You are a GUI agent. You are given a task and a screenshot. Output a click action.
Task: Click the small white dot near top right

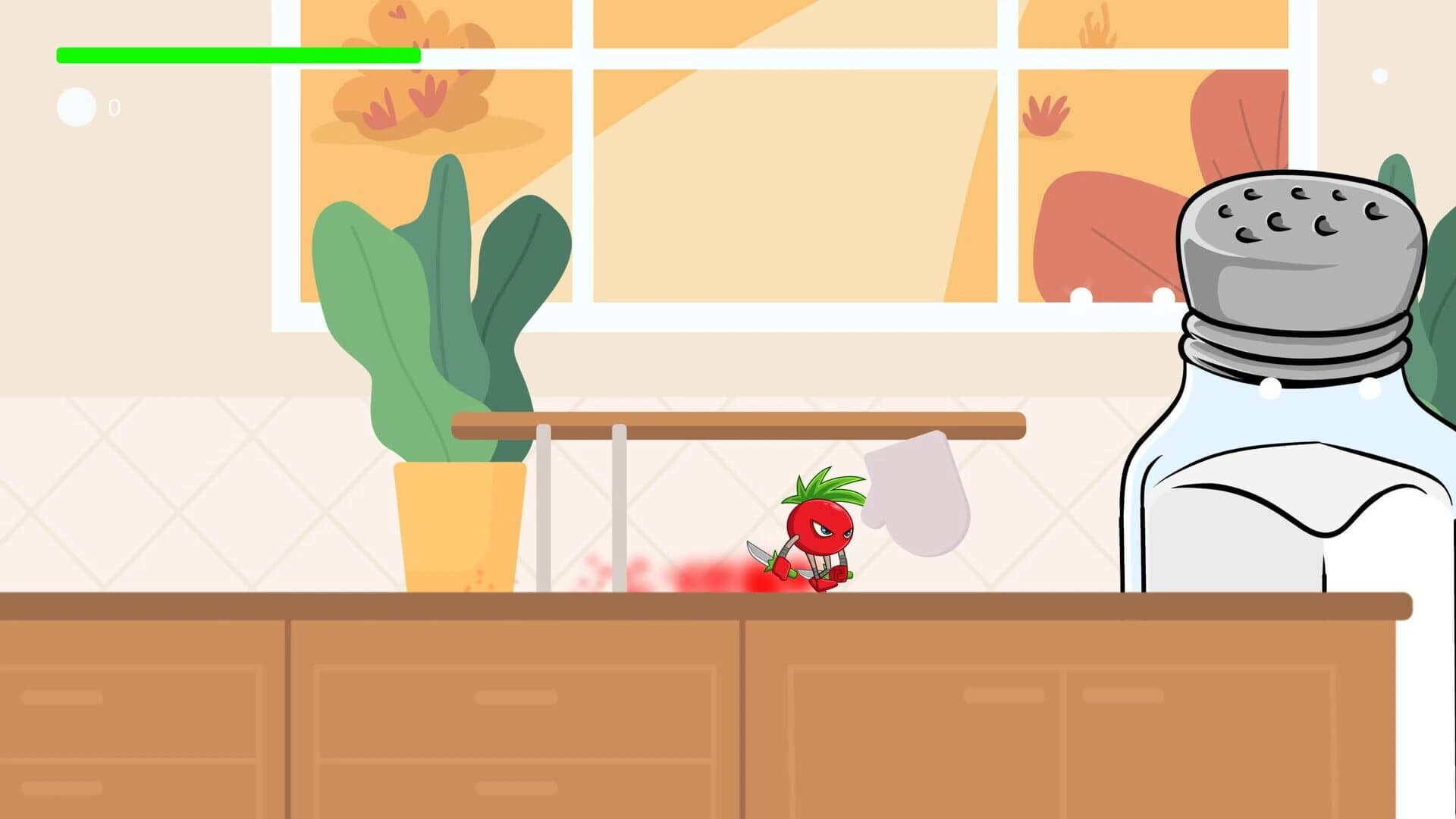(x=1380, y=74)
